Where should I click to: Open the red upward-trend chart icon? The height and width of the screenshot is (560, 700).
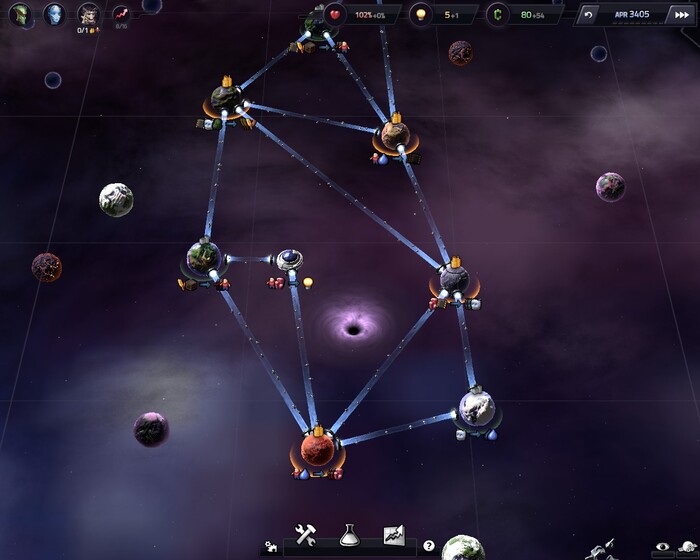121,15
